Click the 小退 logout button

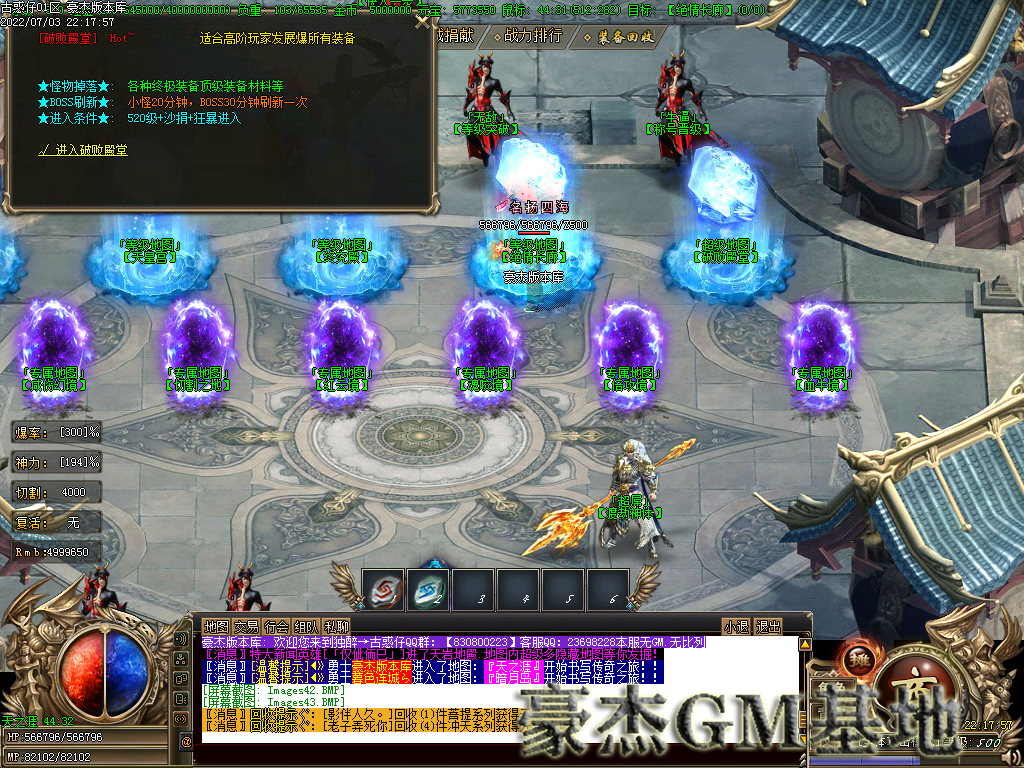pyautogui.click(x=737, y=627)
